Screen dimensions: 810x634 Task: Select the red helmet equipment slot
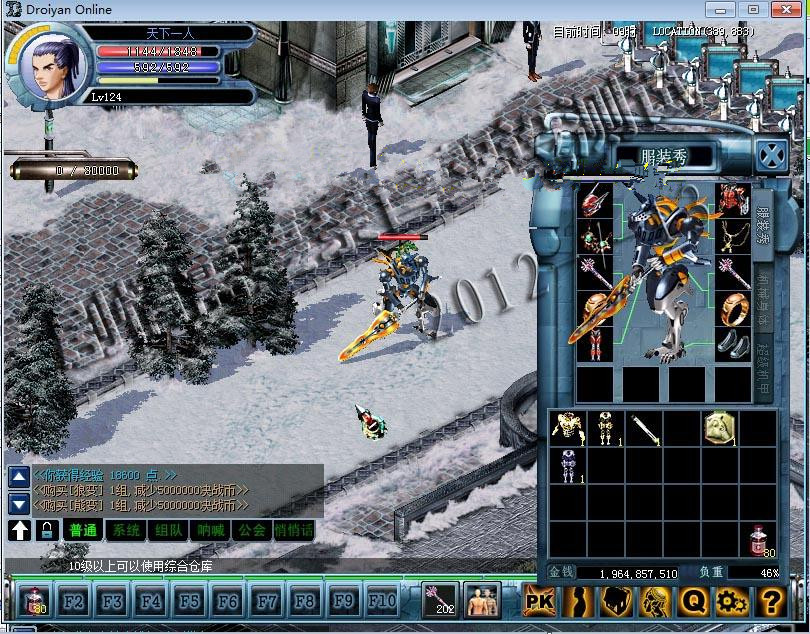(595, 199)
